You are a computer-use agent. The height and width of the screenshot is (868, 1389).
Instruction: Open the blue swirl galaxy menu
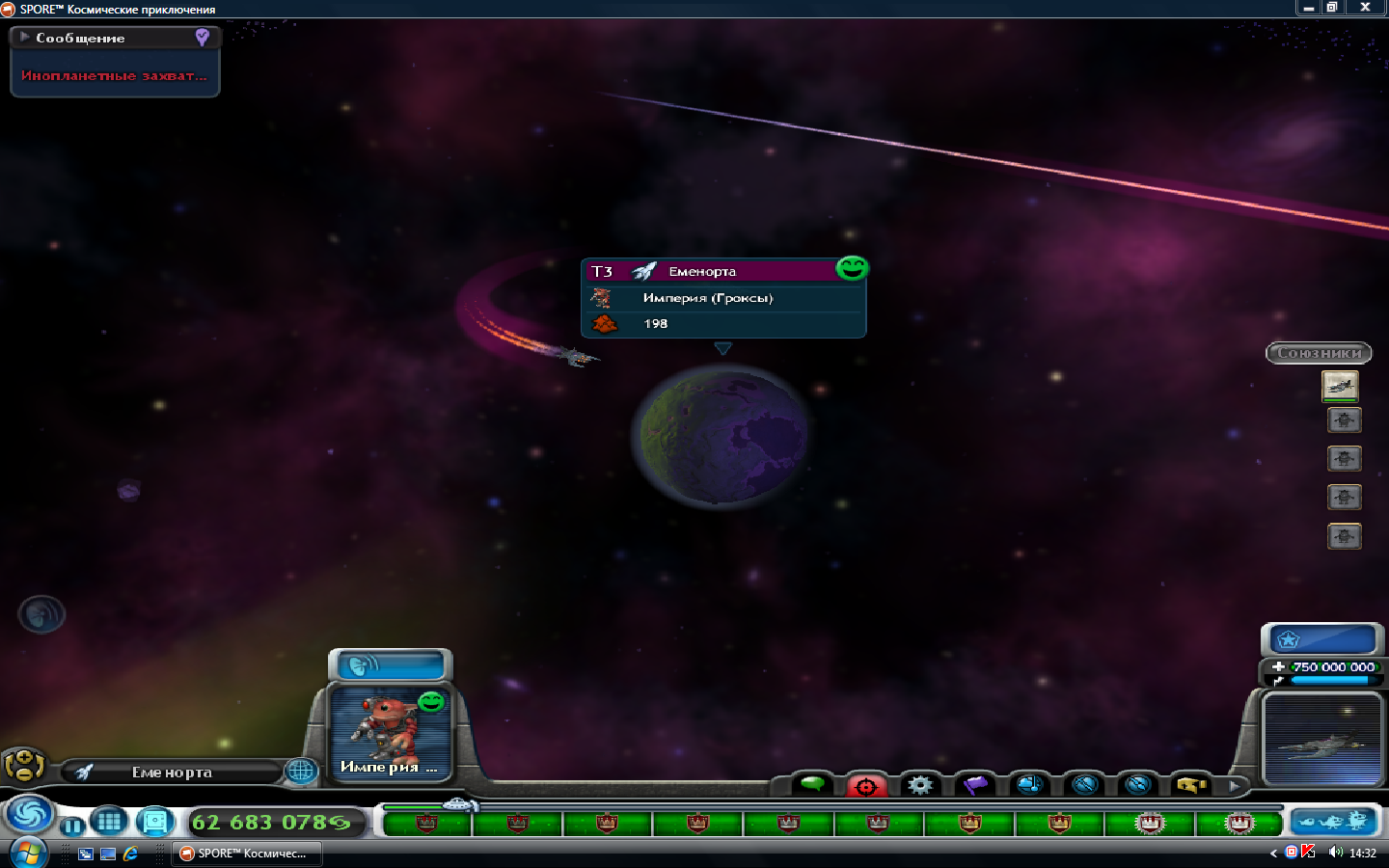29,815
